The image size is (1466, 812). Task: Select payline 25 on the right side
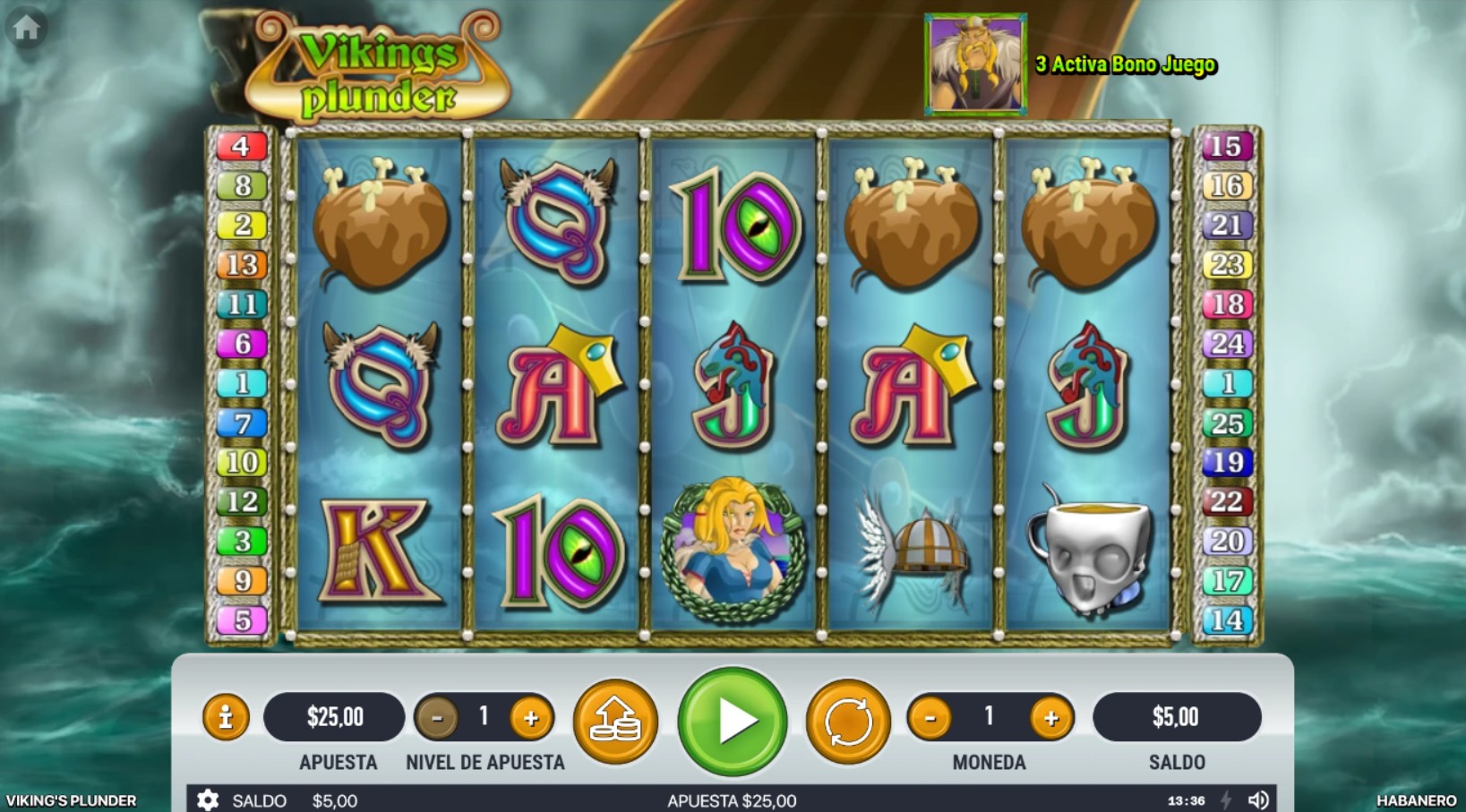click(1229, 423)
